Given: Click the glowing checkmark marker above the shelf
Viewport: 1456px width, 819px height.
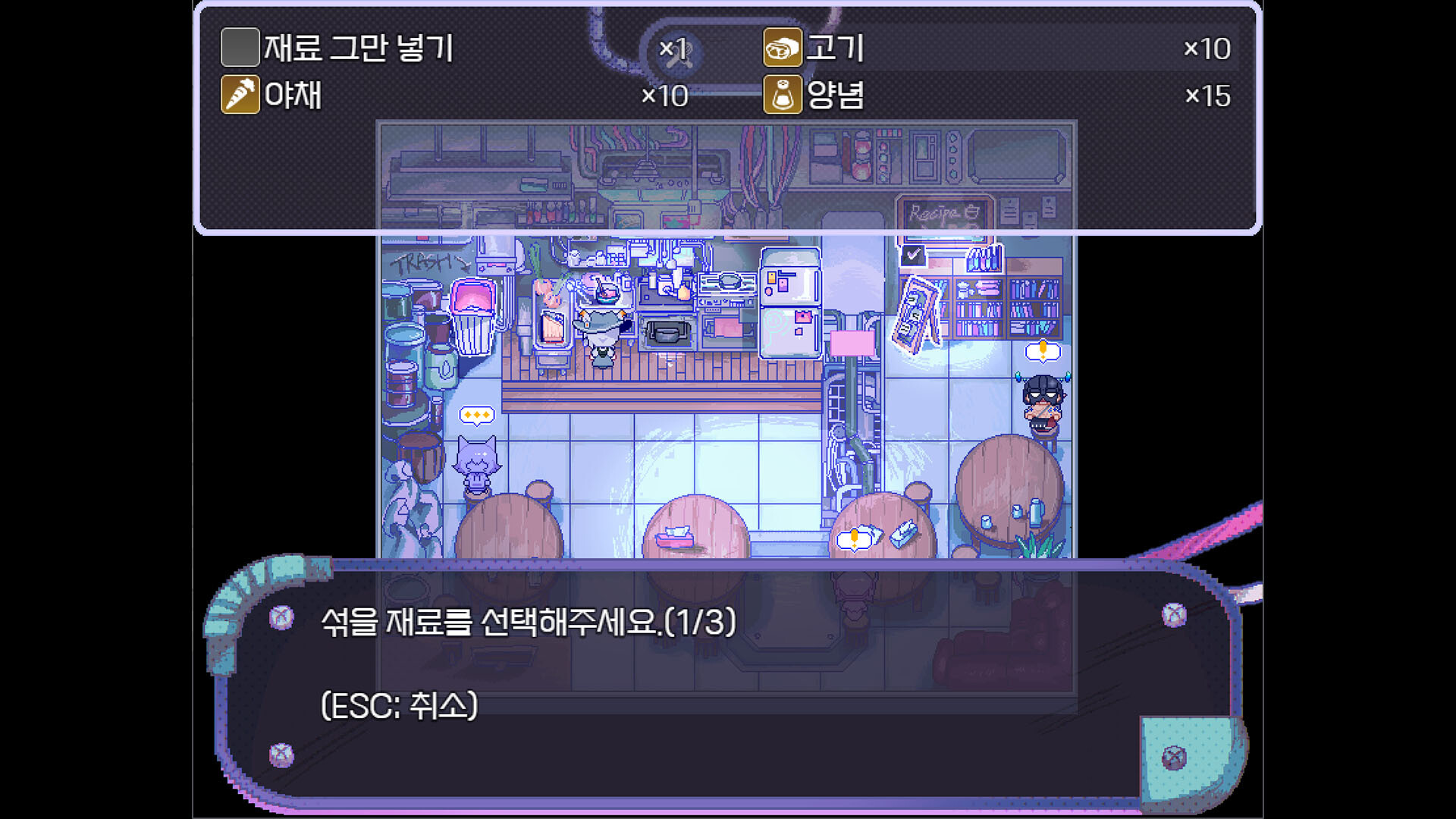Looking at the screenshot, I should (913, 256).
